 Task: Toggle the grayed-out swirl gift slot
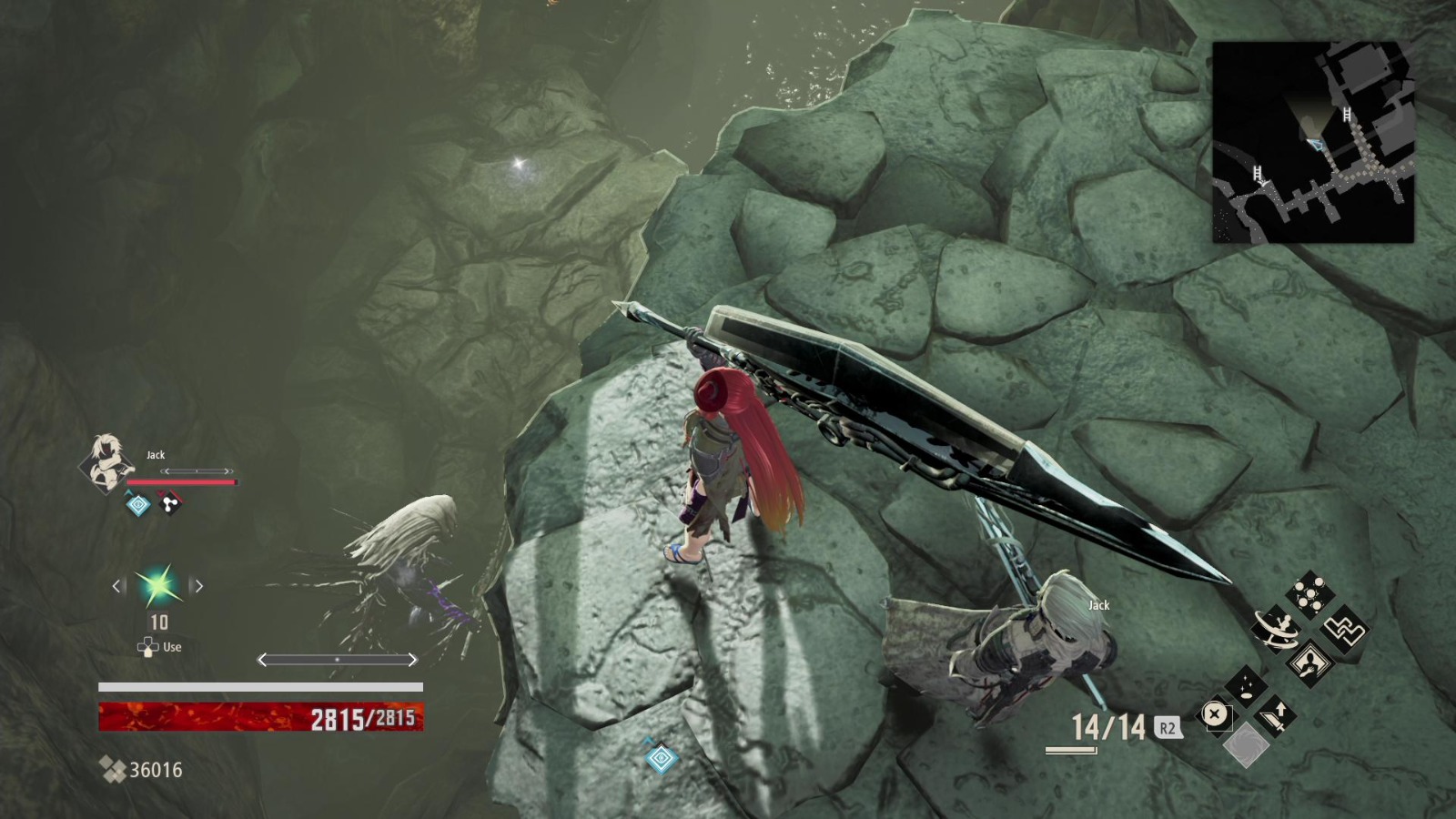pos(1249,746)
